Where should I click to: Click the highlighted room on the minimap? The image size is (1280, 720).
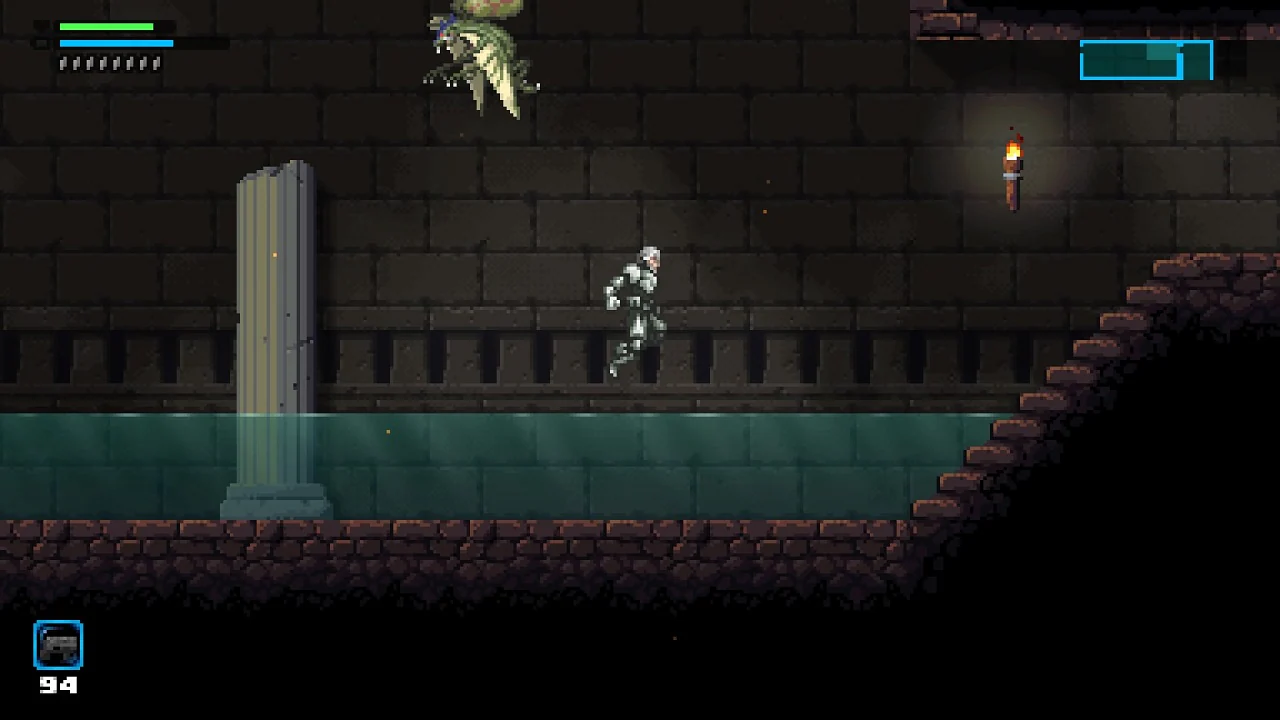point(1161,51)
